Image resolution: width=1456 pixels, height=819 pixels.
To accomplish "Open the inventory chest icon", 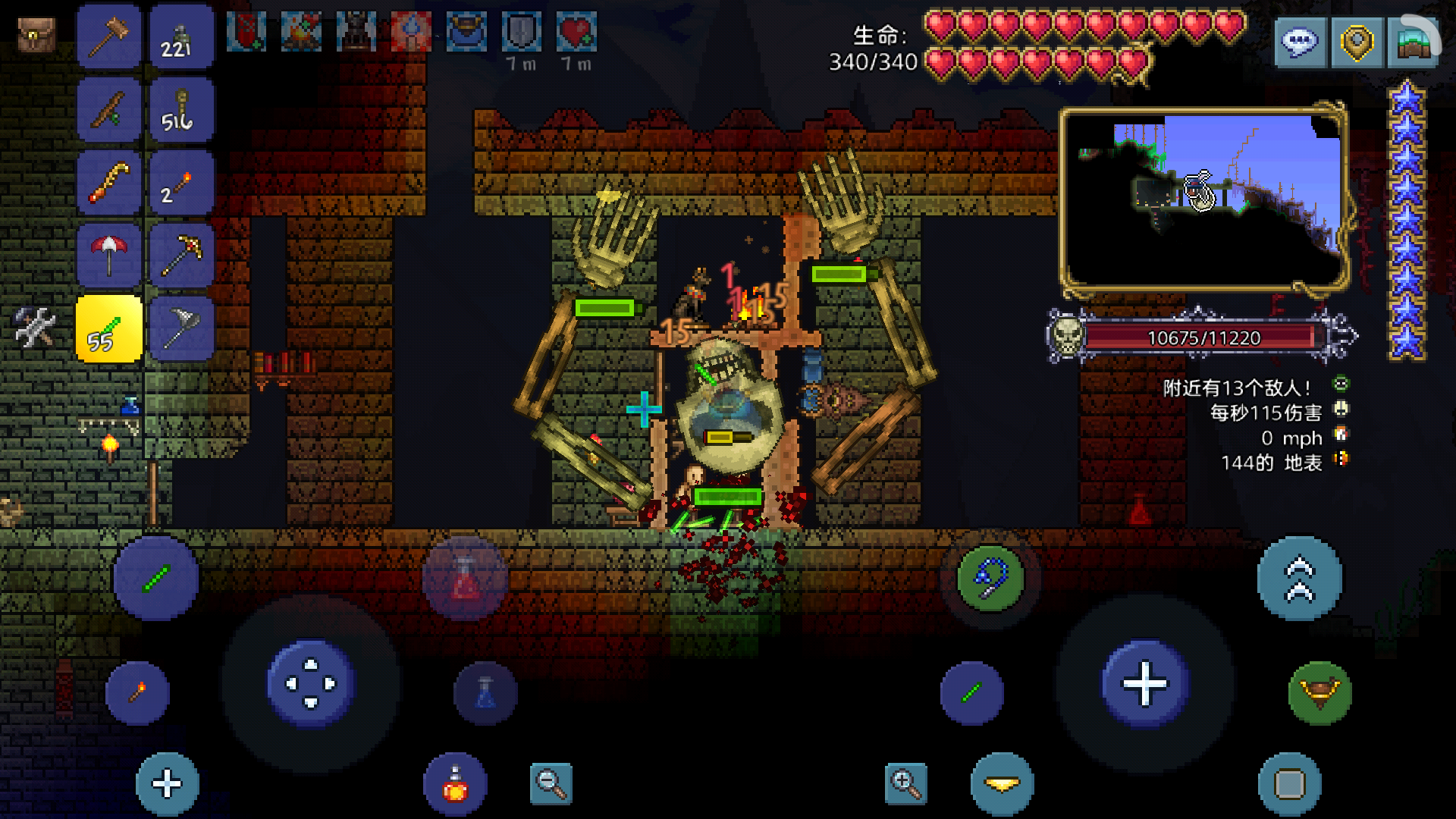I will pyautogui.click(x=36, y=35).
